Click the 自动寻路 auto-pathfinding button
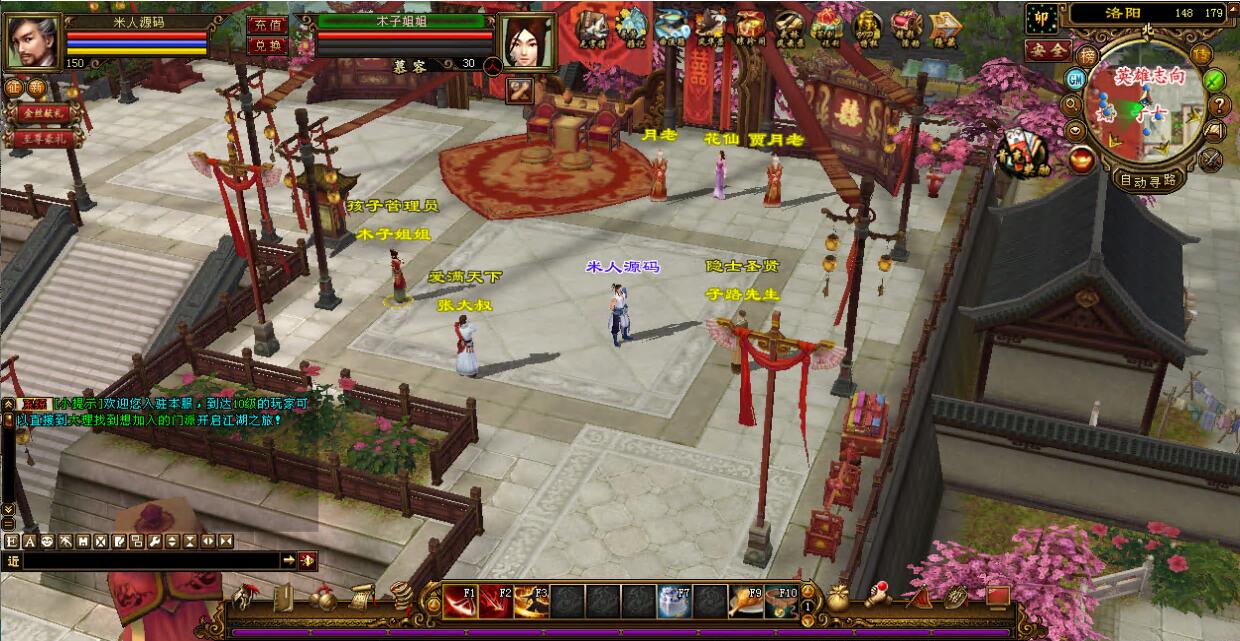 point(1147,180)
